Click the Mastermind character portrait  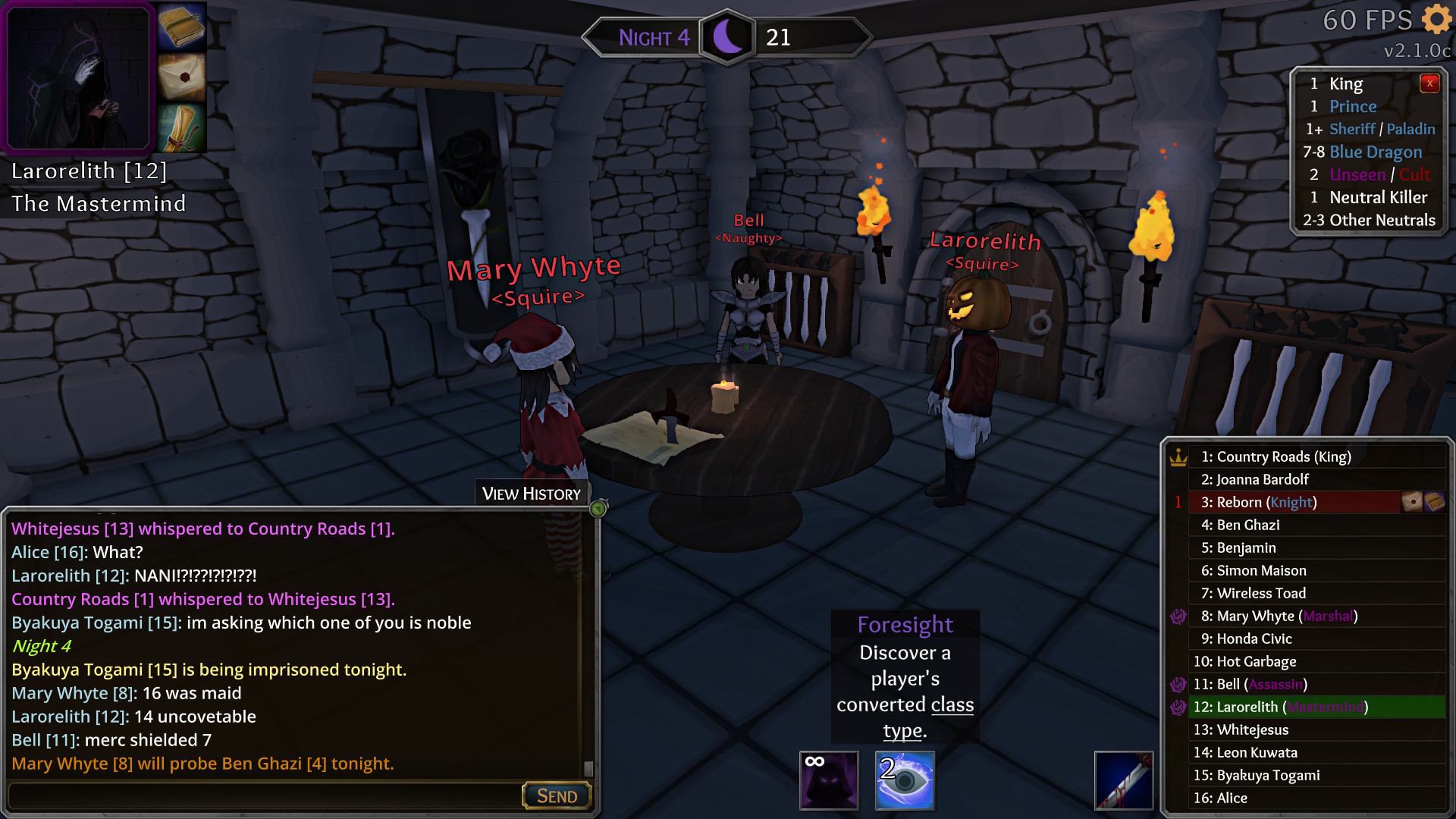(78, 77)
